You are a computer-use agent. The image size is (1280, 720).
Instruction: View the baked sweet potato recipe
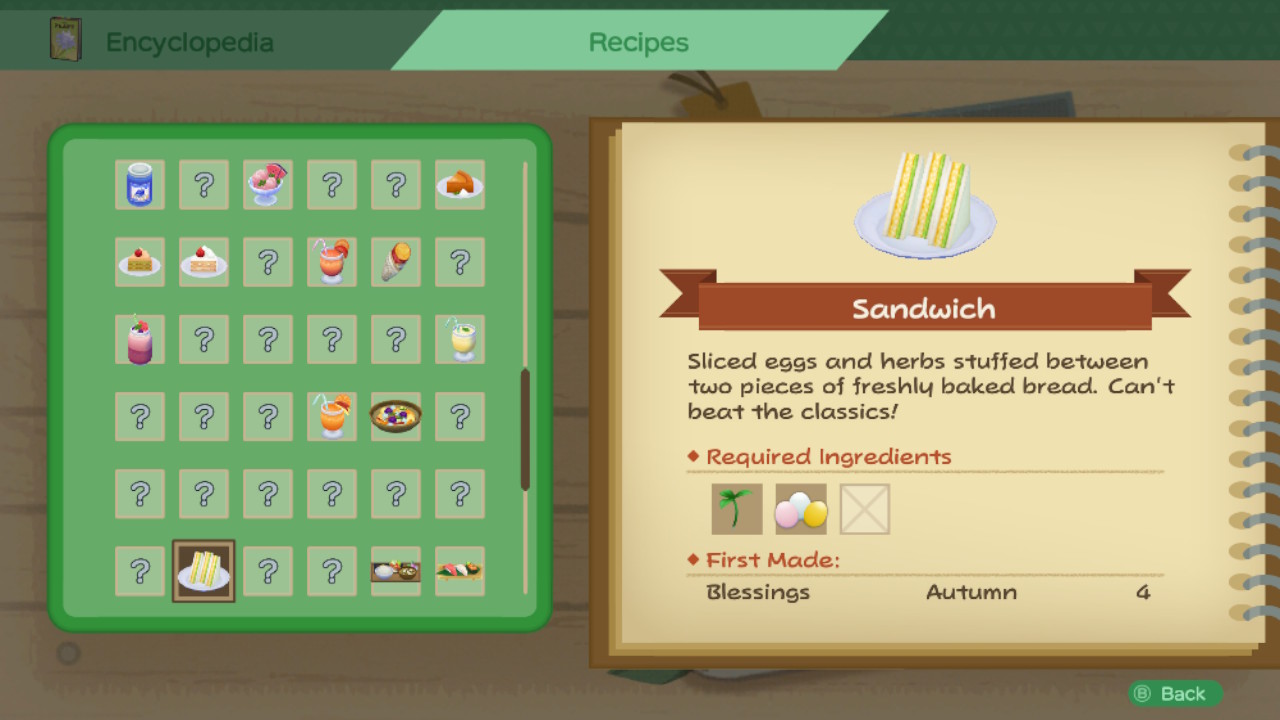[x=396, y=261]
